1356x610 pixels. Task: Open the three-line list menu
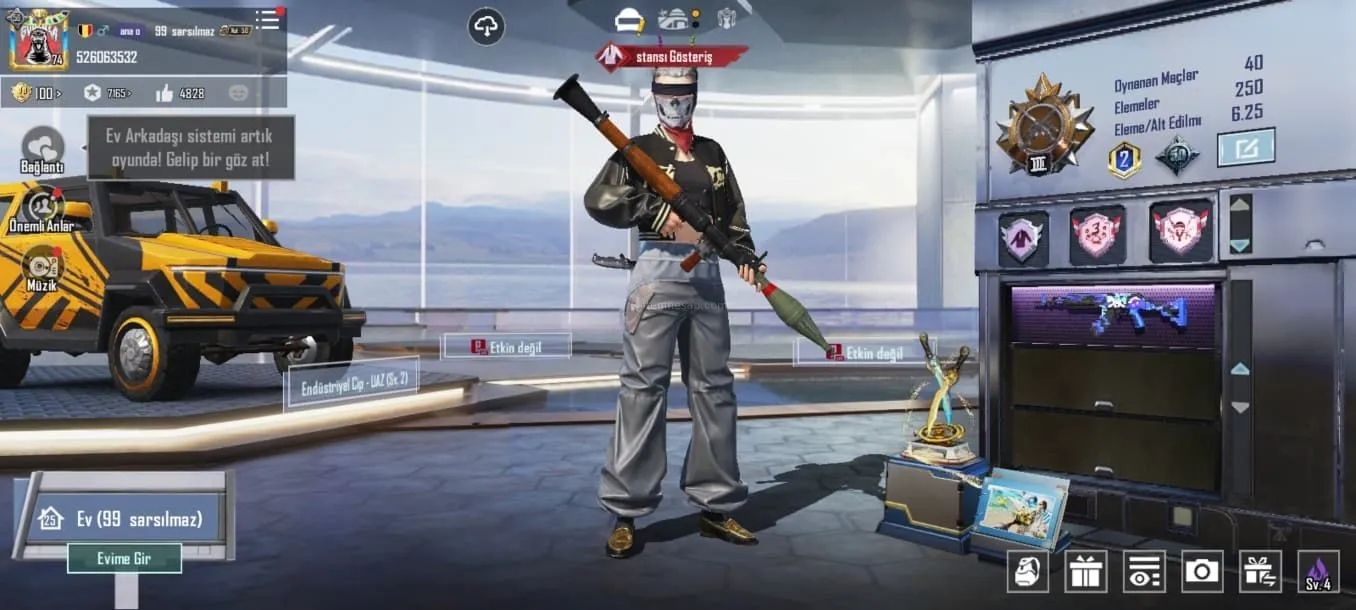(267, 20)
